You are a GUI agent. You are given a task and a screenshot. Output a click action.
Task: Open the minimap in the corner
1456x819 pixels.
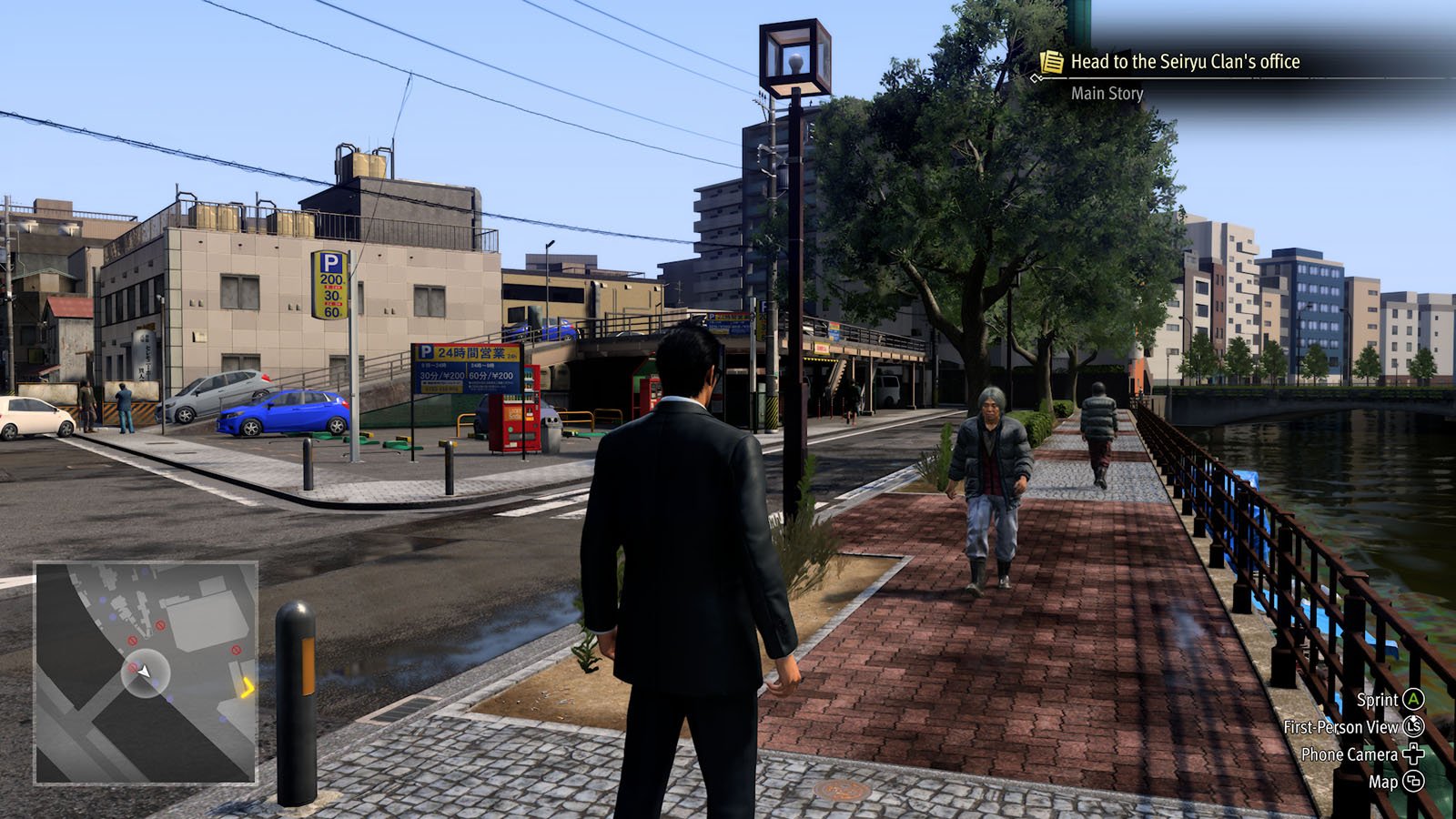(146, 672)
